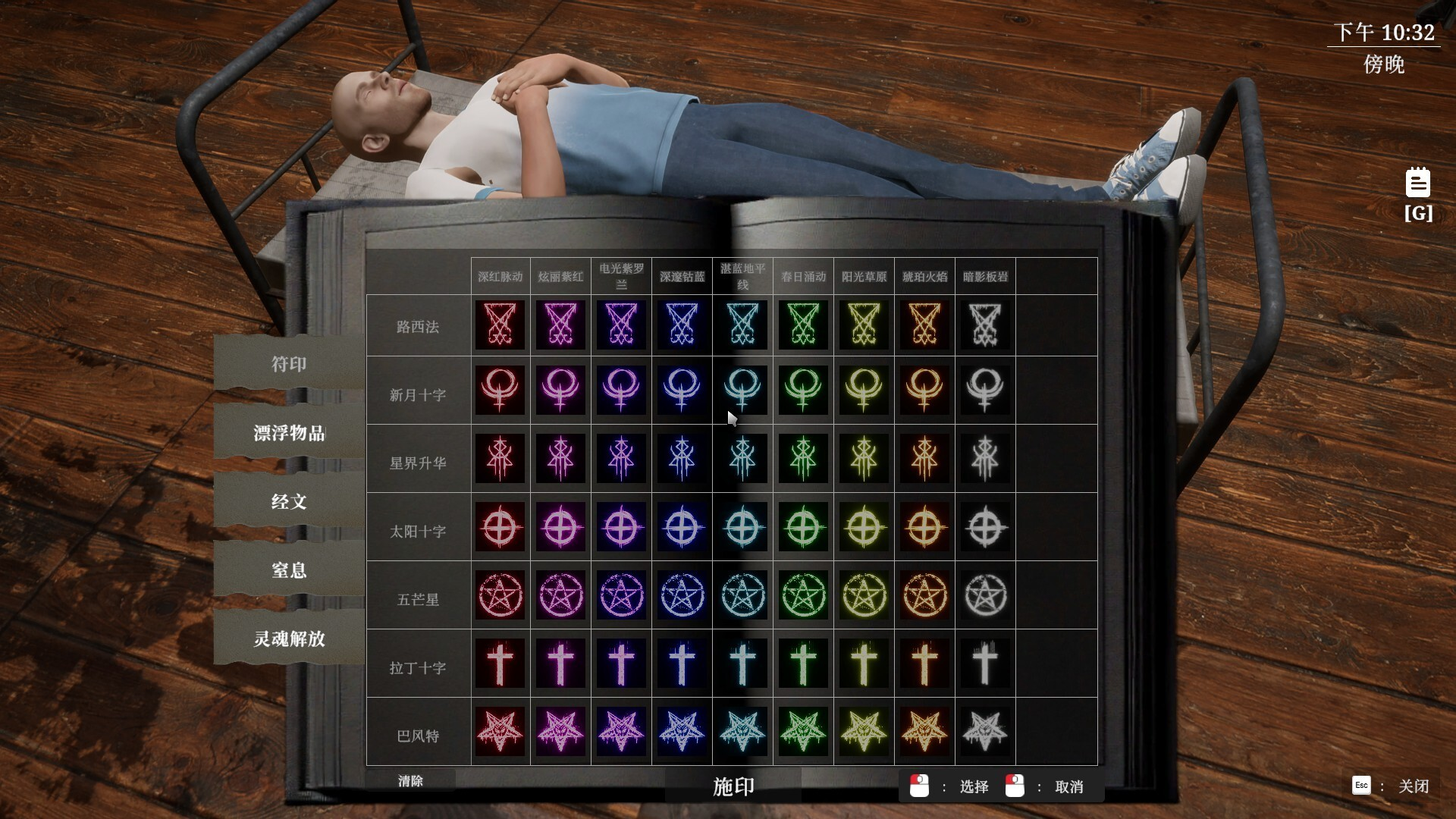The image size is (1456, 819).
Task: Open the journal via the [G] notebook icon
Action: pos(1417,182)
